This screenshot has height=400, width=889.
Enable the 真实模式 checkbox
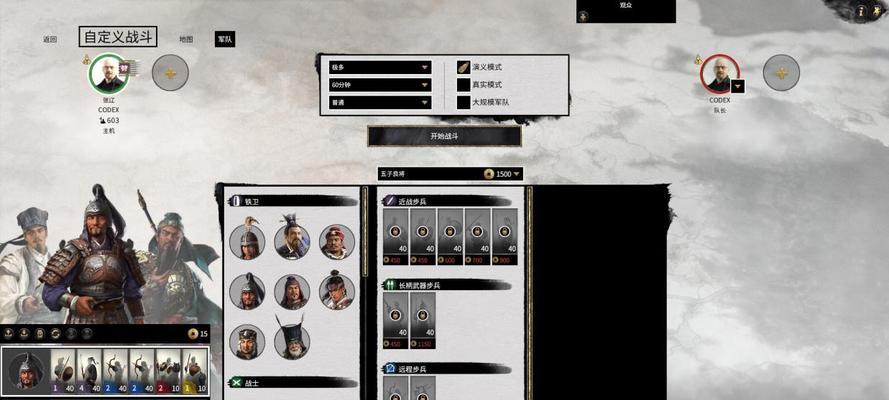point(463,85)
